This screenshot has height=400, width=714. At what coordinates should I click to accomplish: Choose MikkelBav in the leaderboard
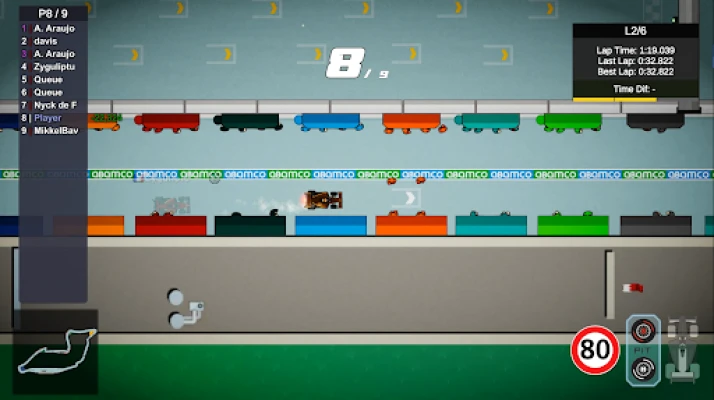tap(55, 130)
